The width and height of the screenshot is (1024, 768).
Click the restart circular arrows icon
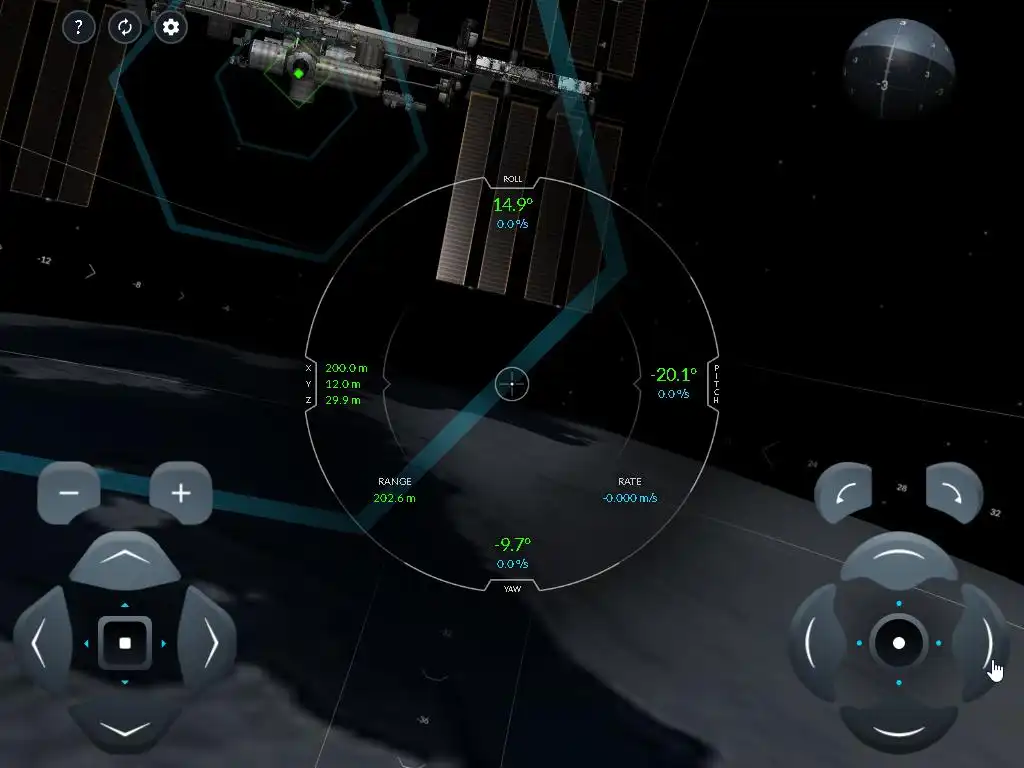pyautogui.click(x=125, y=27)
